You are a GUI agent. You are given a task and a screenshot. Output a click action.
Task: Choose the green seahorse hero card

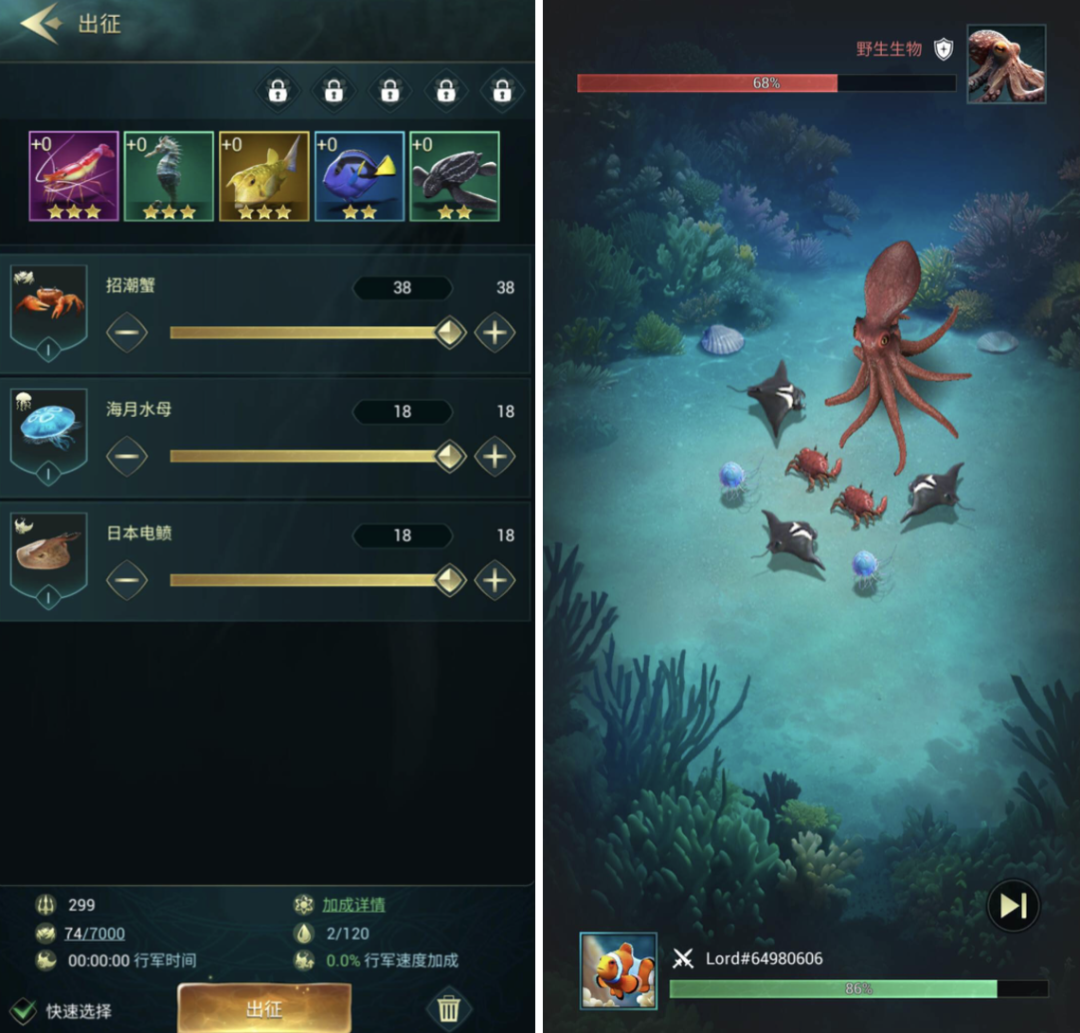[168, 176]
